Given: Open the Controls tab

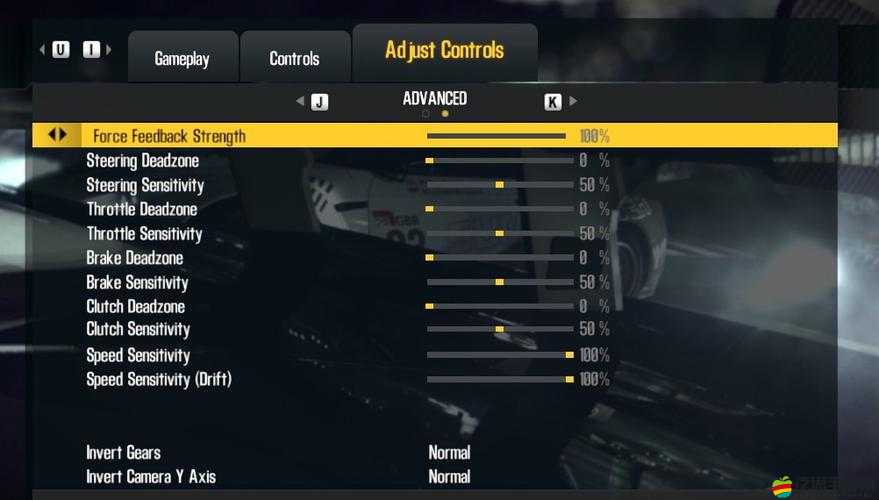Looking at the screenshot, I should coord(294,59).
